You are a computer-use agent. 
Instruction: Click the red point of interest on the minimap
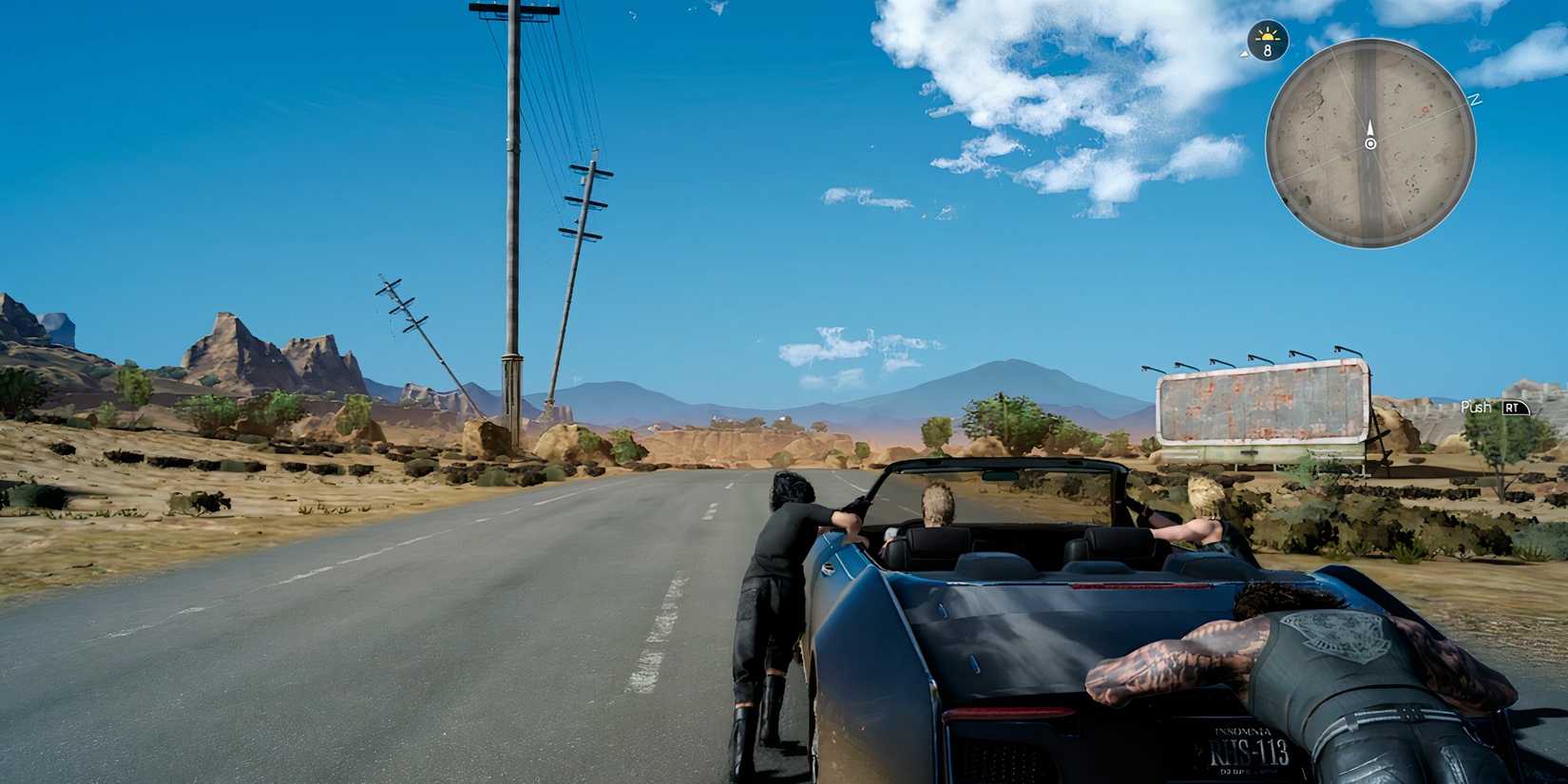click(1425, 109)
